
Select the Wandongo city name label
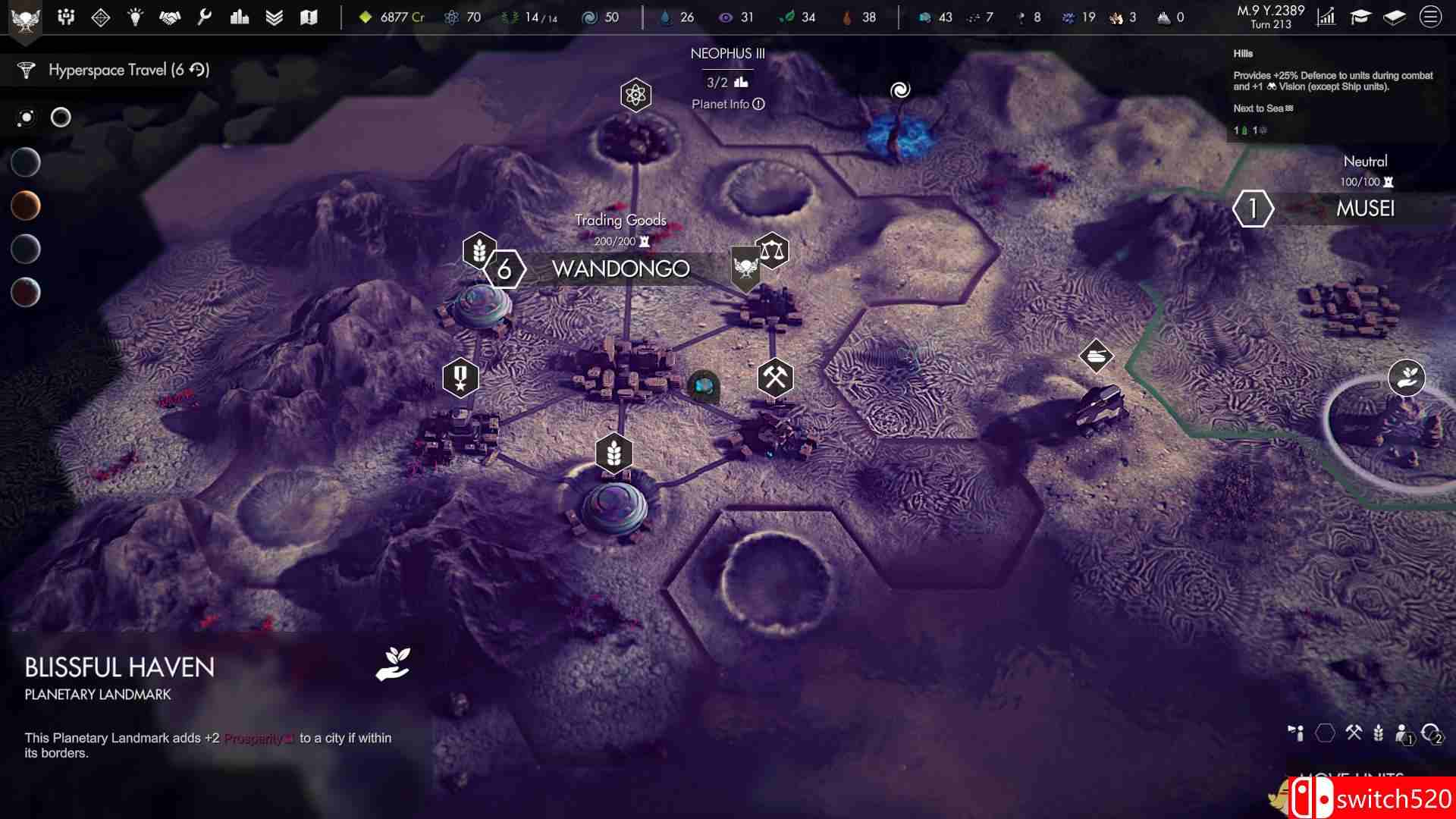click(x=621, y=268)
